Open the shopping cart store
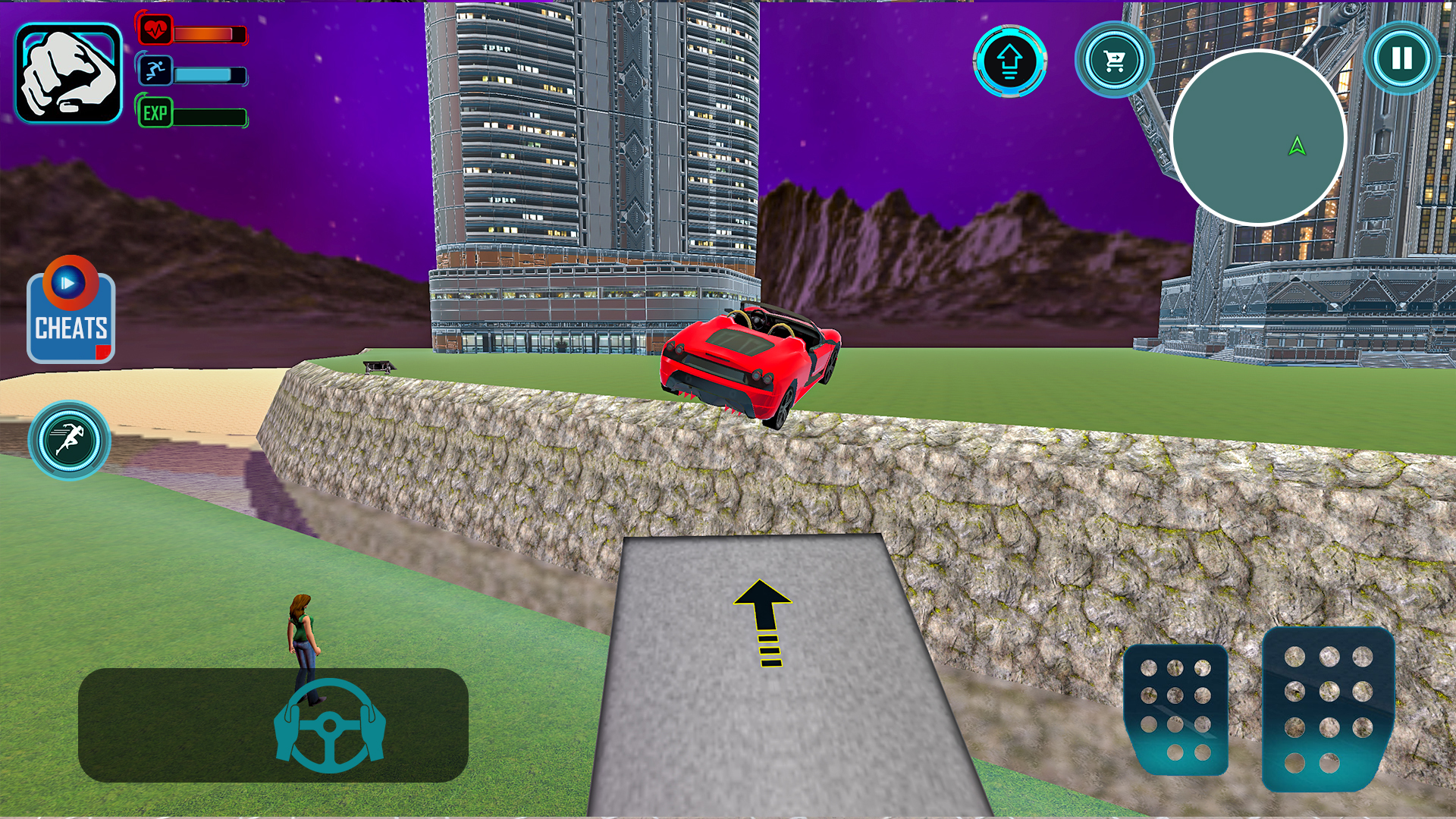 (x=1112, y=59)
